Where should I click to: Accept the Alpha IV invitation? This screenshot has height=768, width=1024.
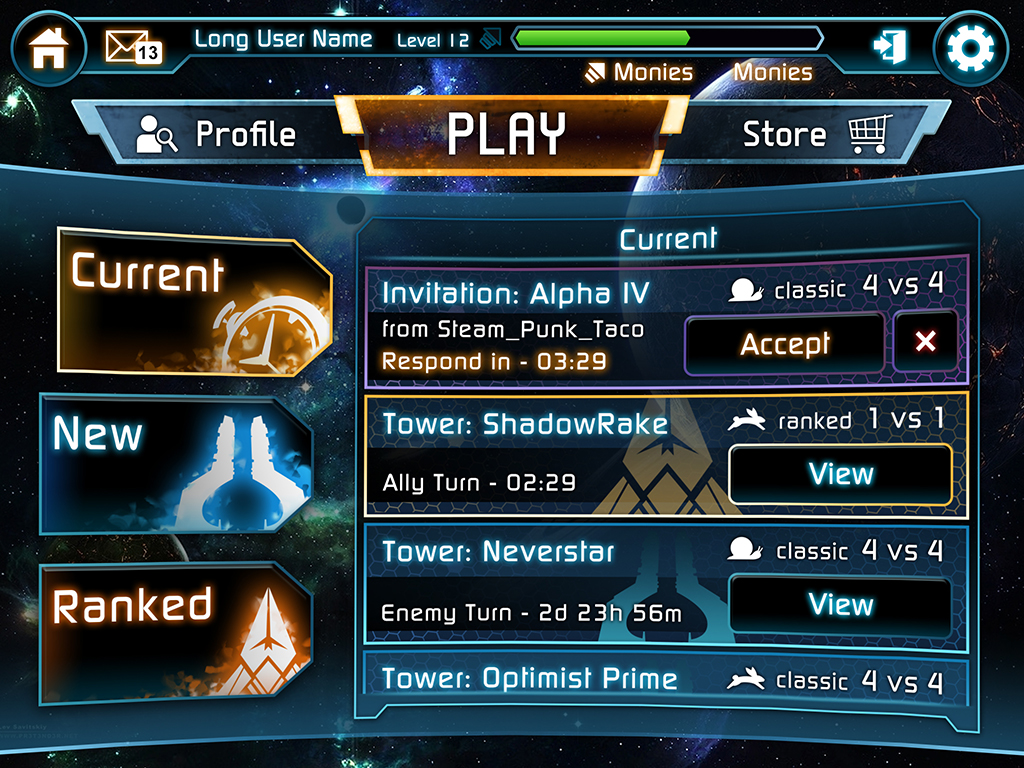click(784, 344)
